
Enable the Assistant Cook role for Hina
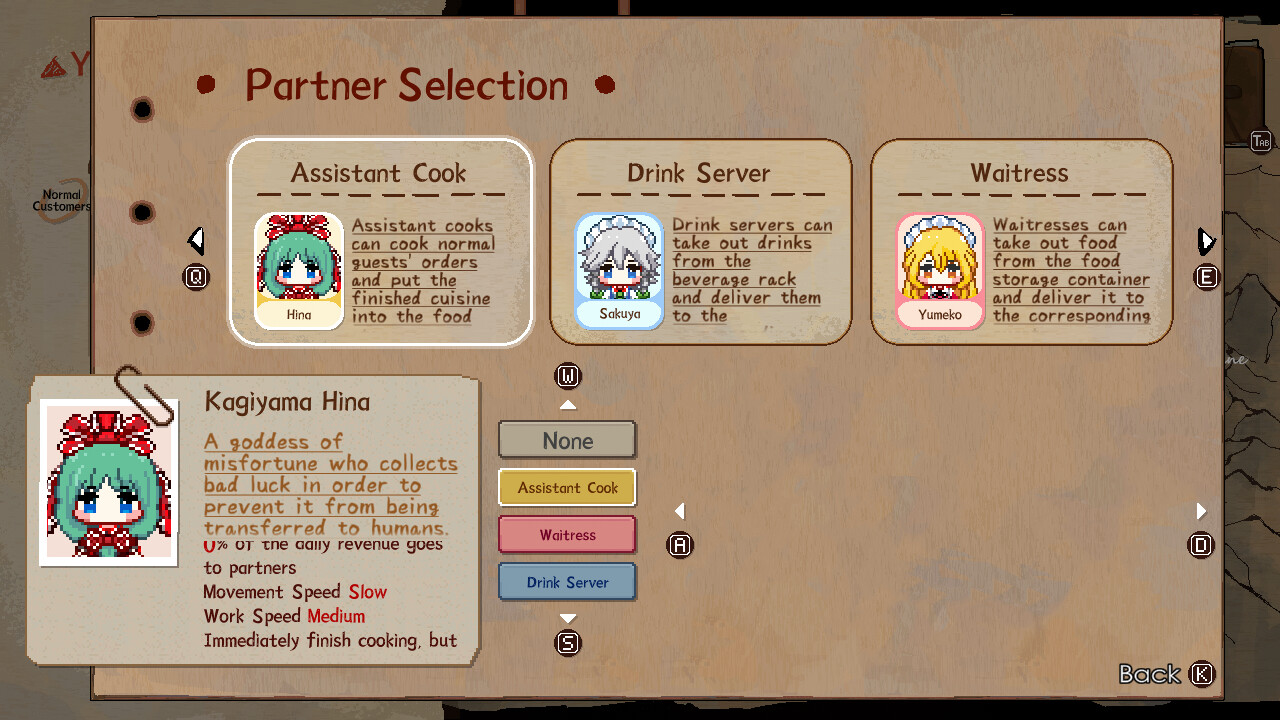coord(567,487)
